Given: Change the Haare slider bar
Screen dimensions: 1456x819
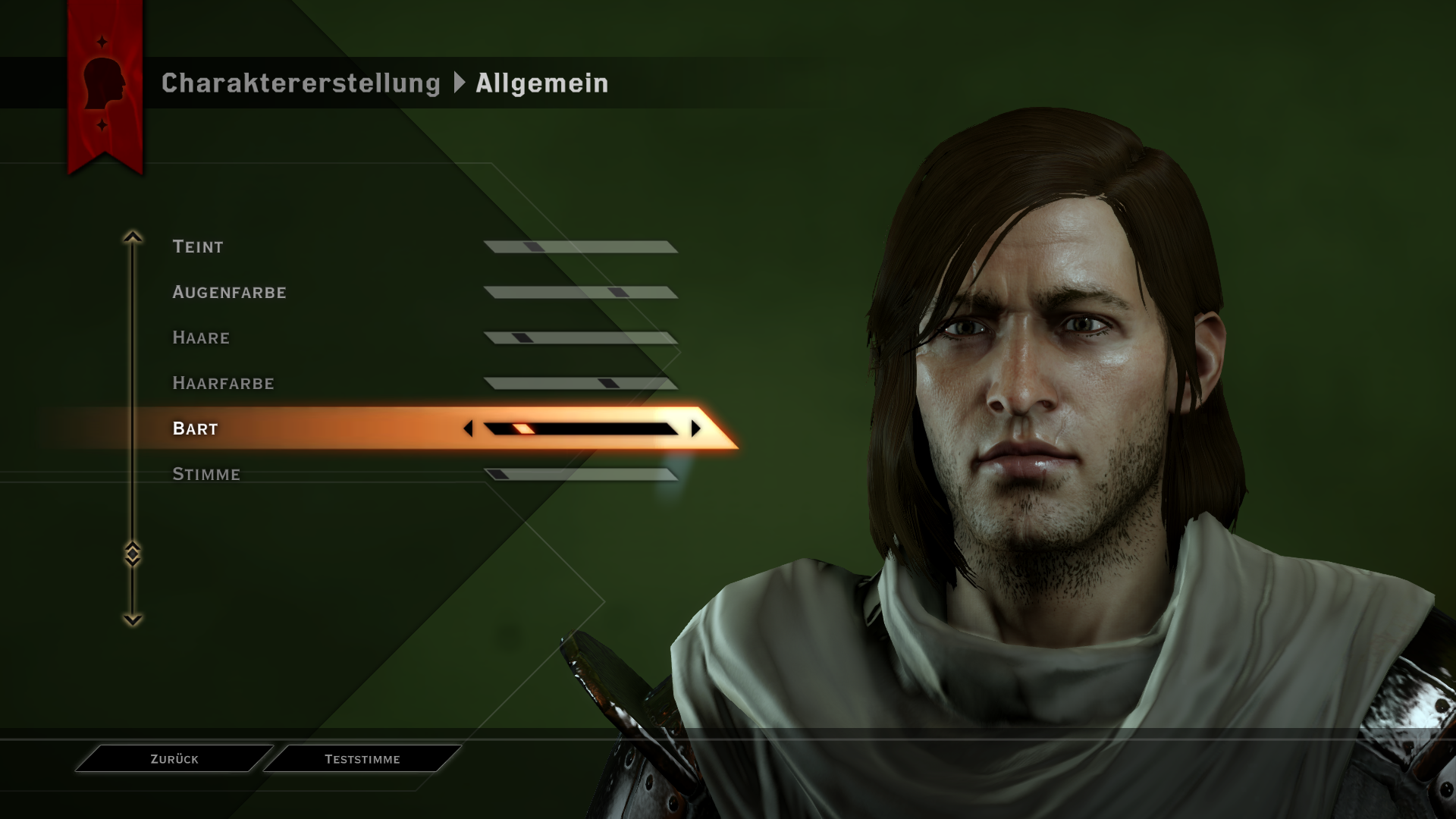Looking at the screenshot, I should click(581, 338).
